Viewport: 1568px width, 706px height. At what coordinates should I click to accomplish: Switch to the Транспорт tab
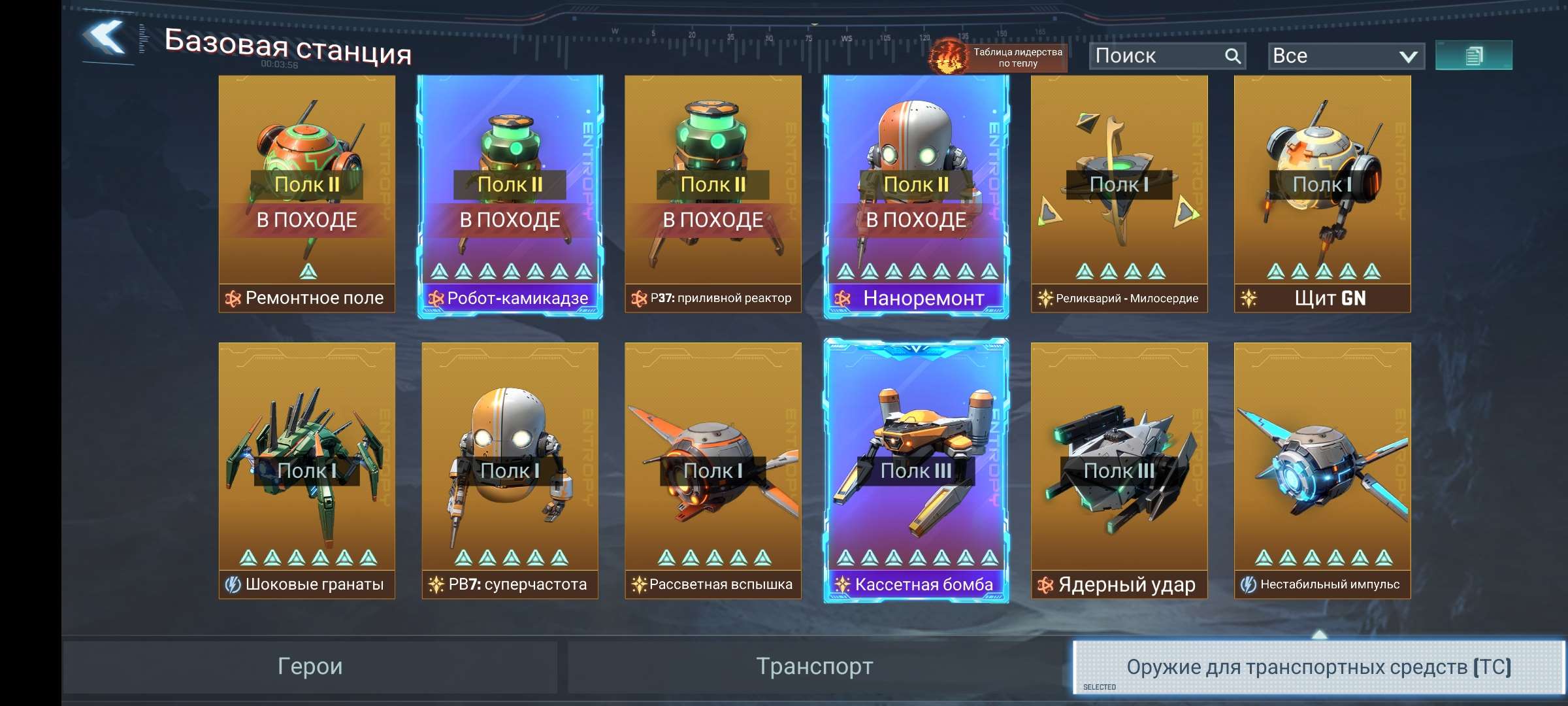[815, 667]
